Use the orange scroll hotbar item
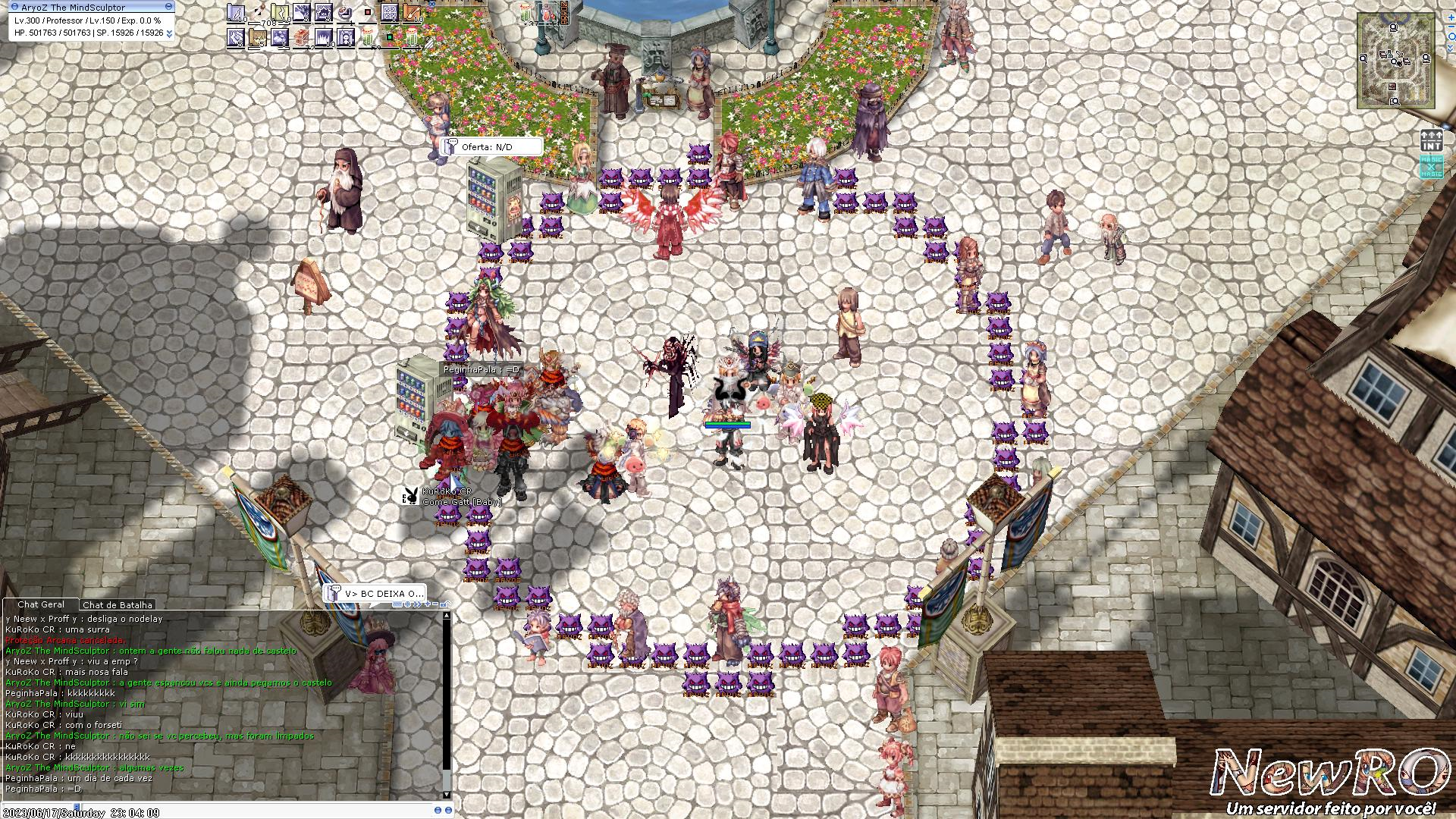 412,13
